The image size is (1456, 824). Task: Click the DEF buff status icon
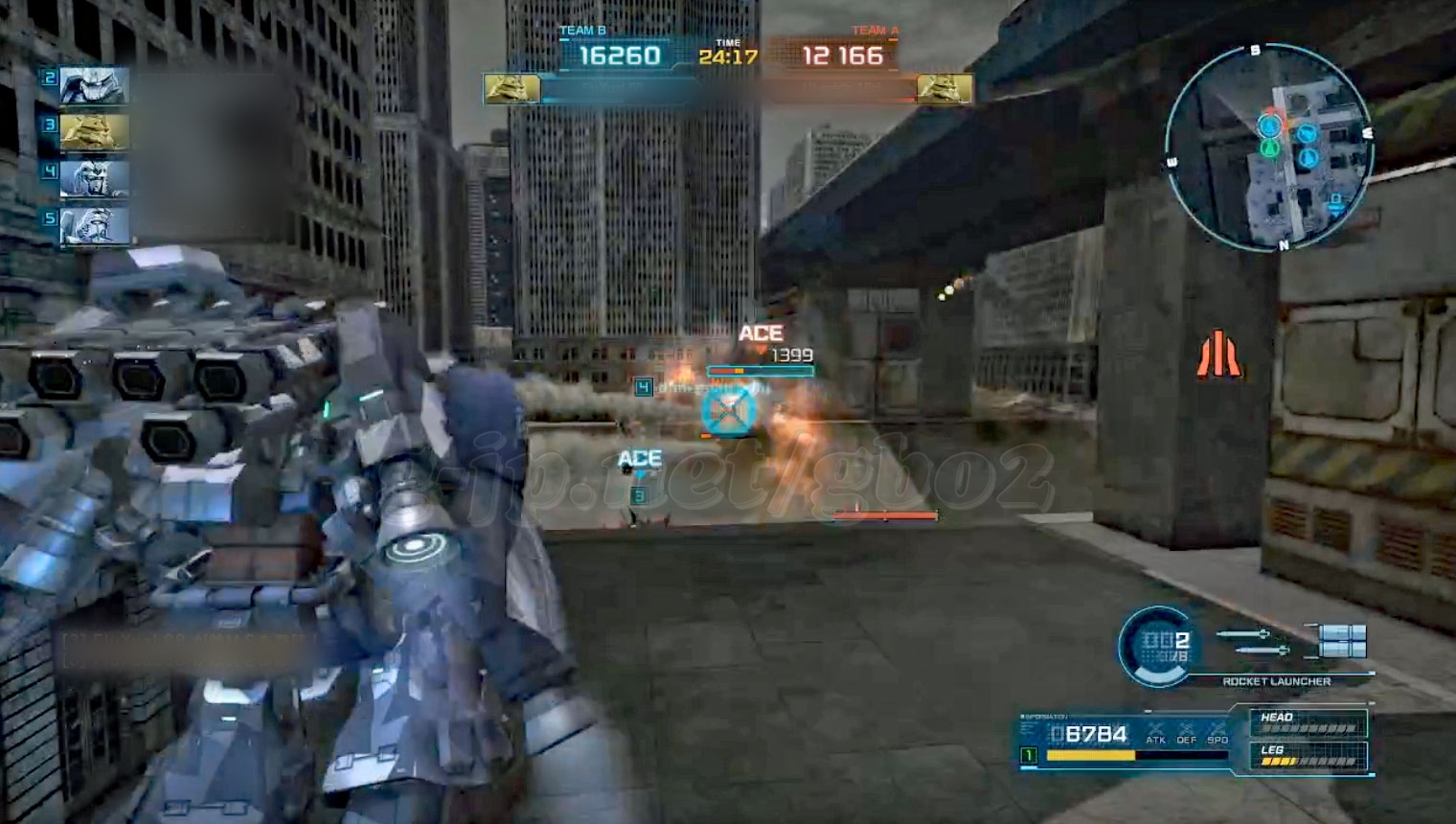[x=1187, y=733]
